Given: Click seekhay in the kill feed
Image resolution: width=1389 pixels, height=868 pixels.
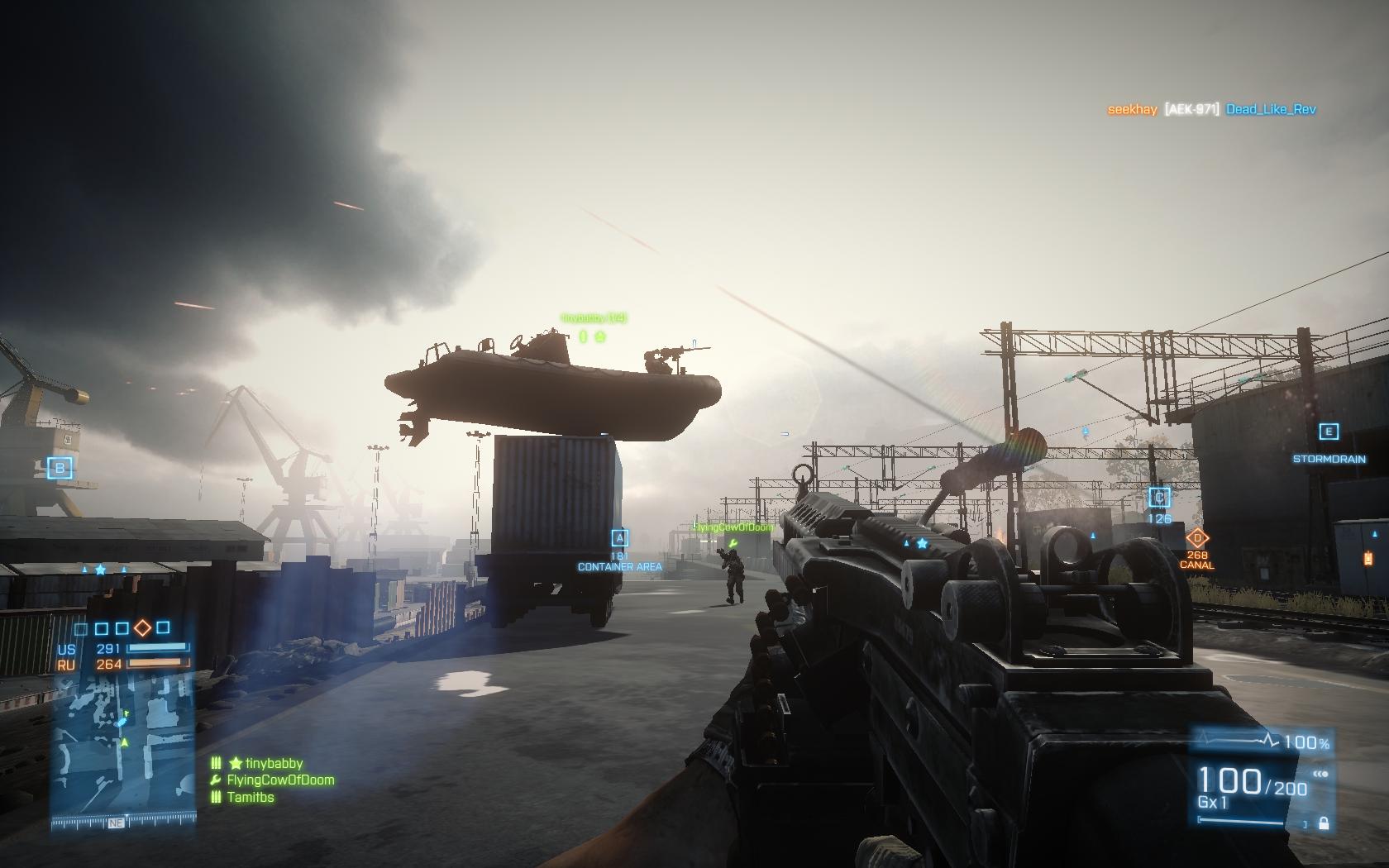Looking at the screenshot, I should (x=1132, y=109).
